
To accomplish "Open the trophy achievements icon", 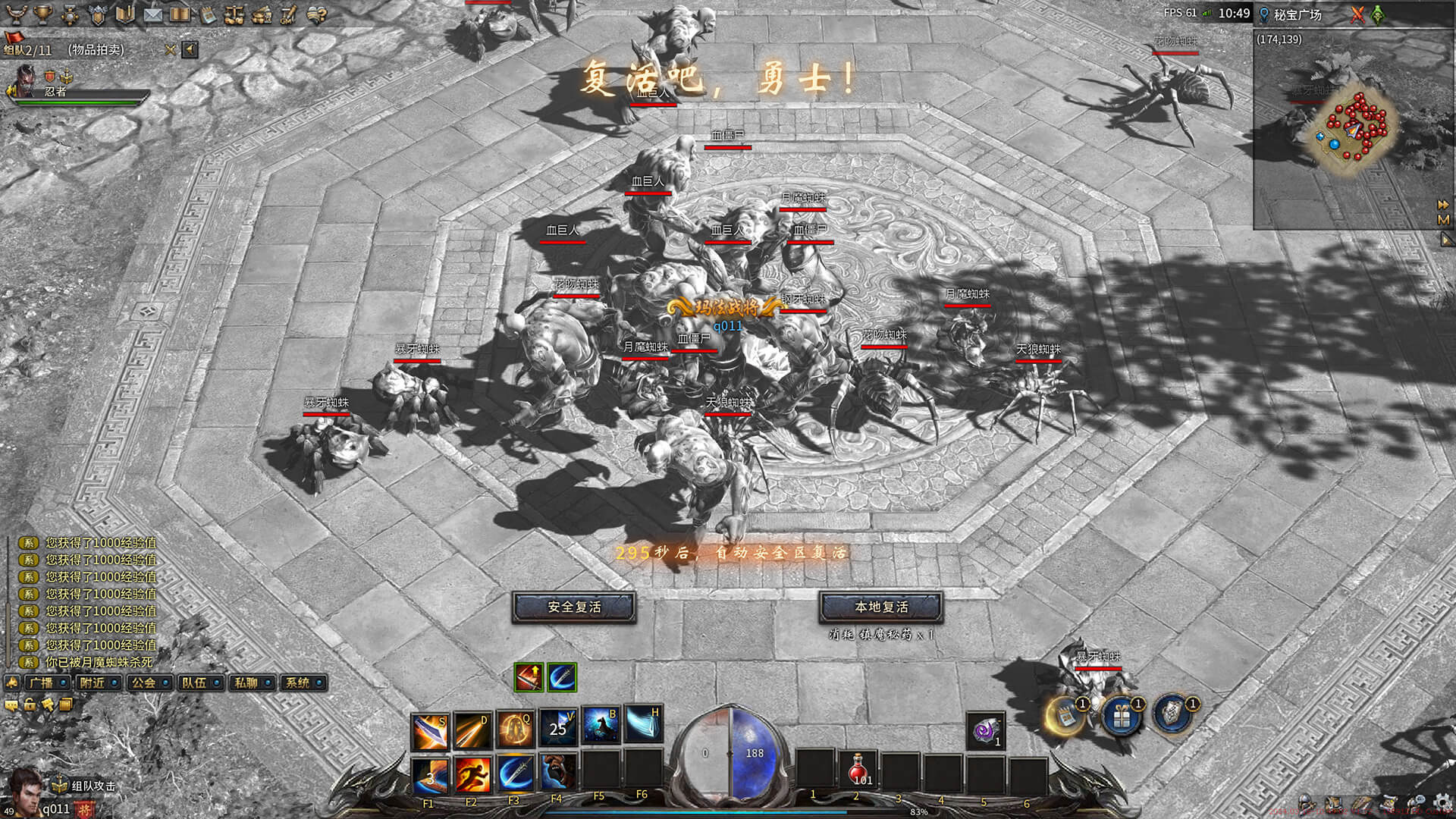I will coord(43,14).
